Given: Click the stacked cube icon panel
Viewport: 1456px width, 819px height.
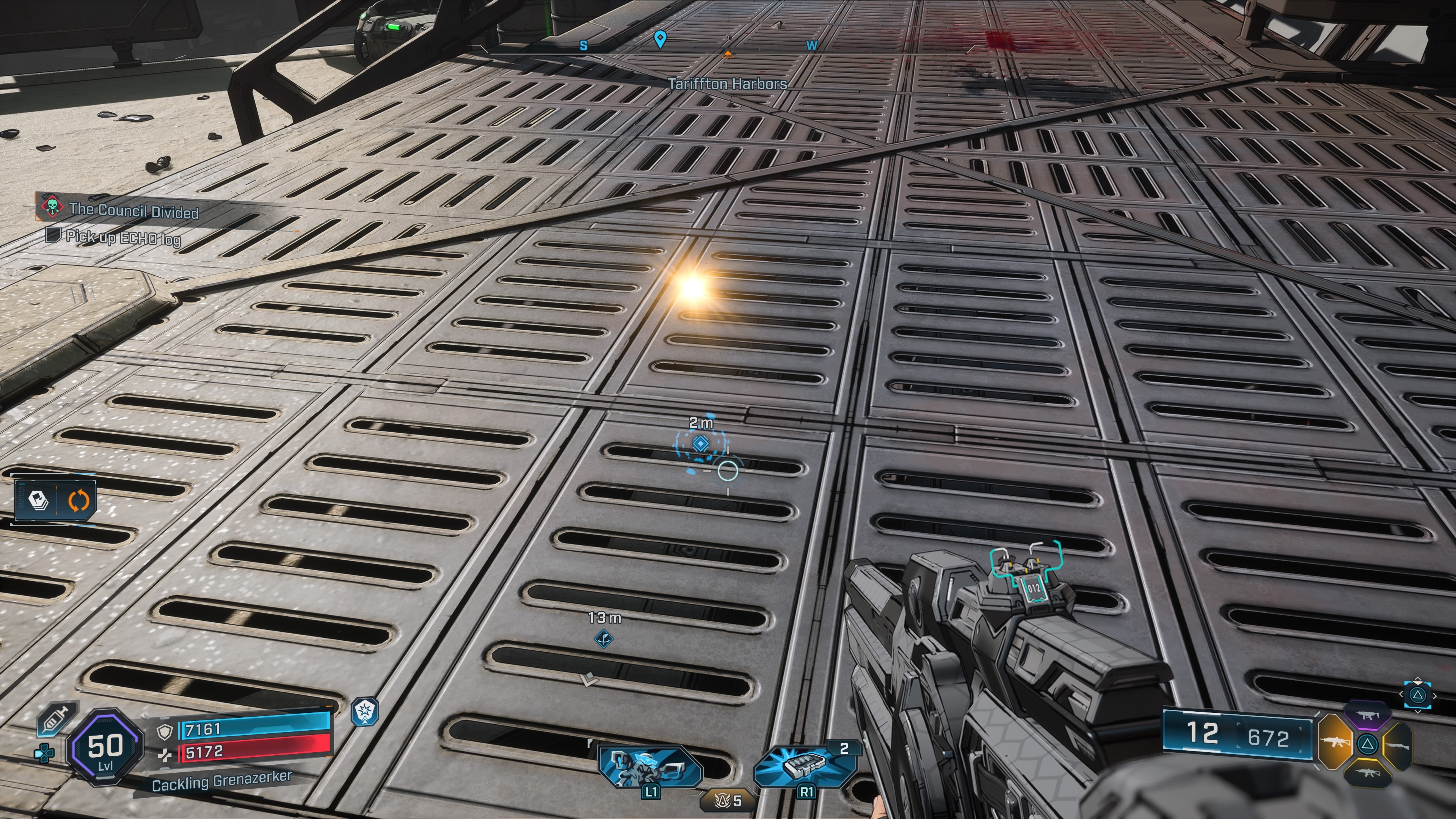Looking at the screenshot, I should (38, 500).
